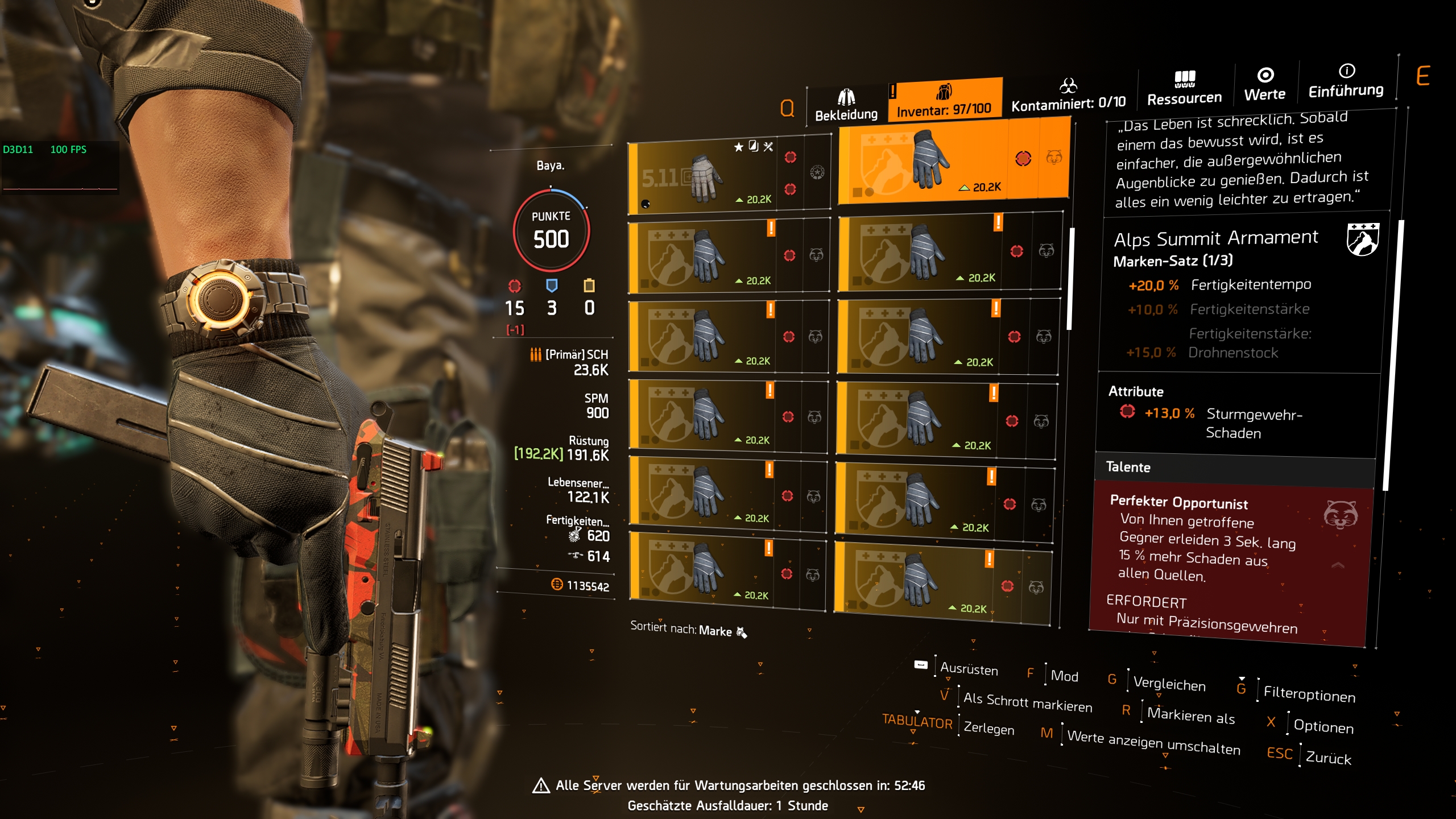This screenshot has height=819, width=1456.
Task: Click the Ausrüsten action
Action: click(x=969, y=670)
